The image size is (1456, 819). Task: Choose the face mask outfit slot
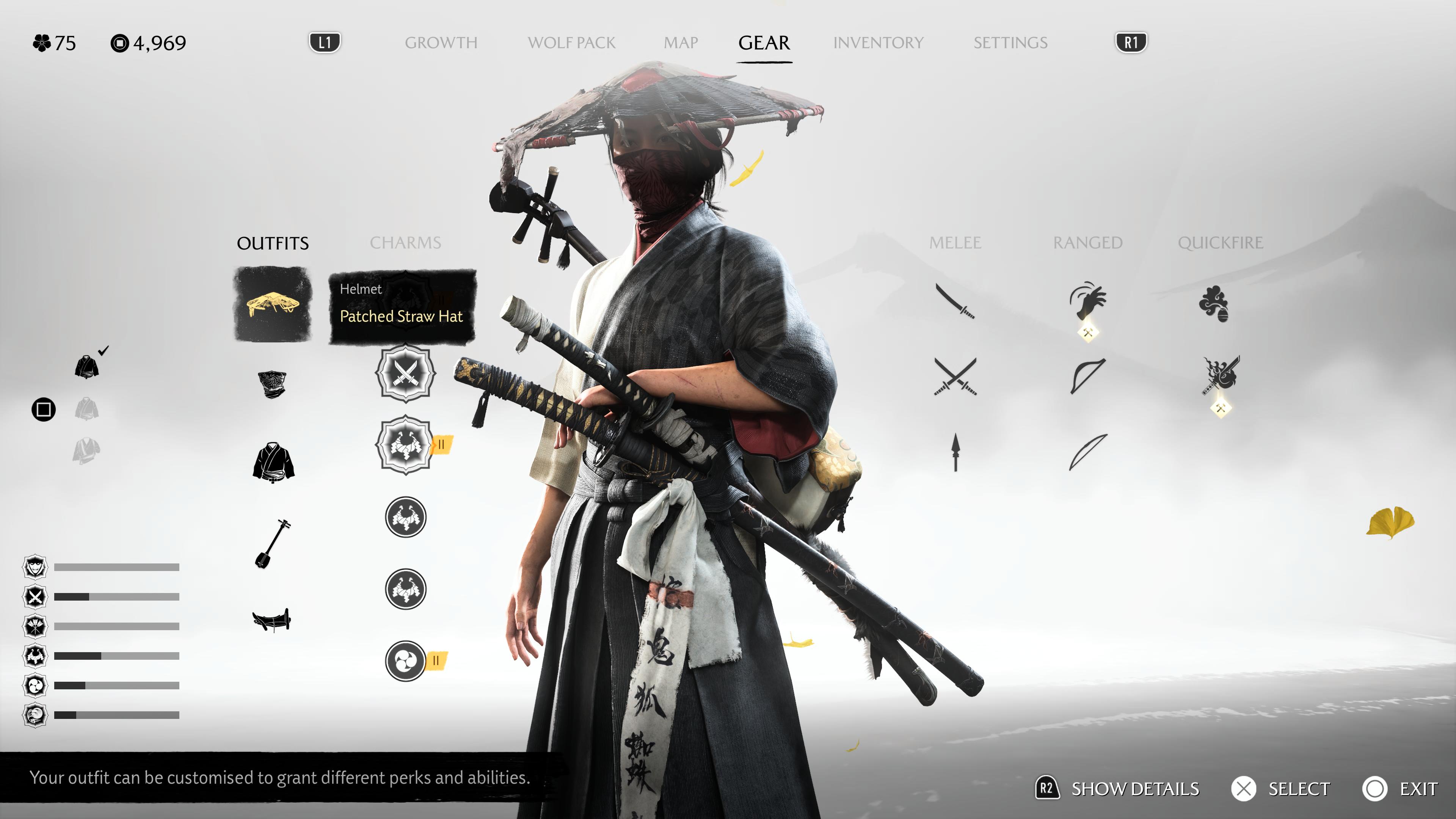tap(273, 384)
